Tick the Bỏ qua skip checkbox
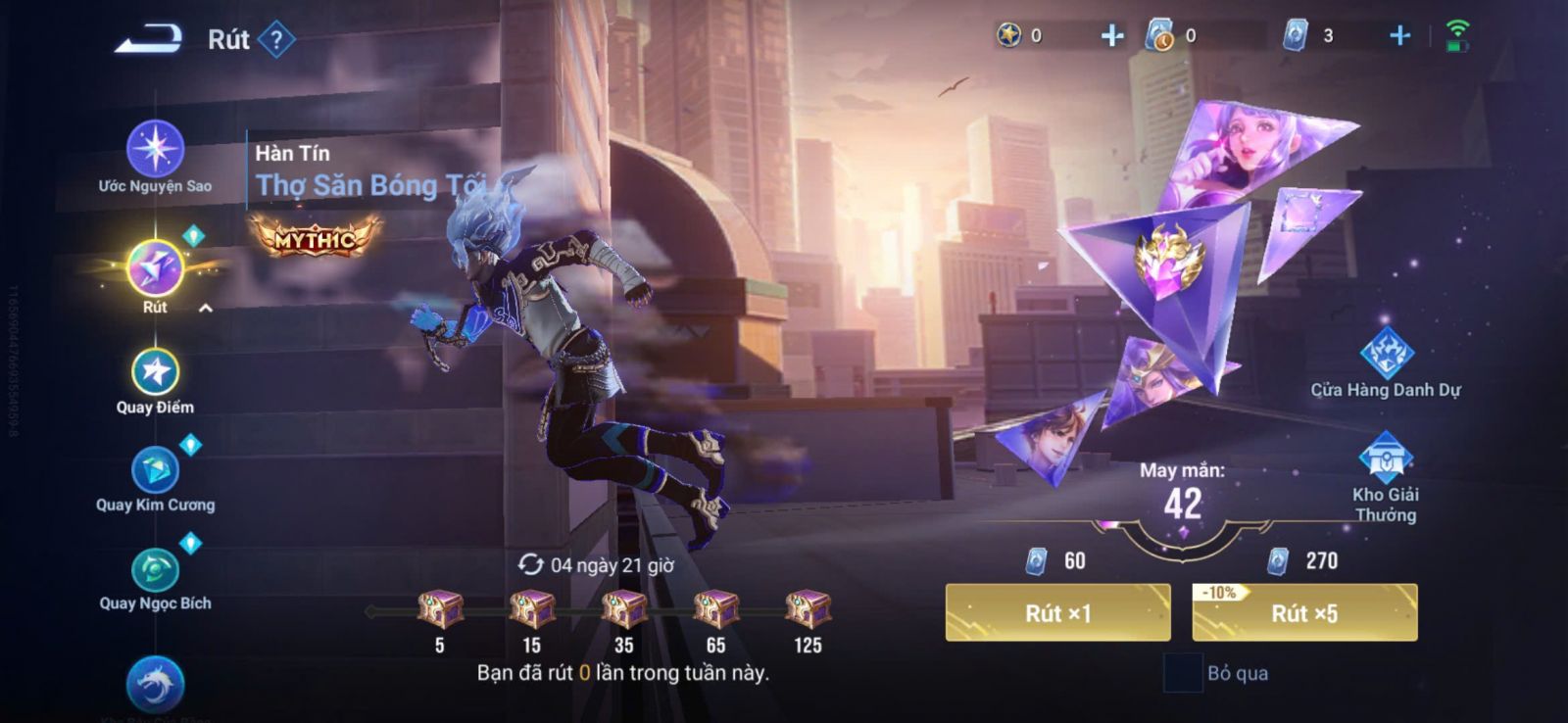The height and width of the screenshot is (723, 1568). 1182,673
